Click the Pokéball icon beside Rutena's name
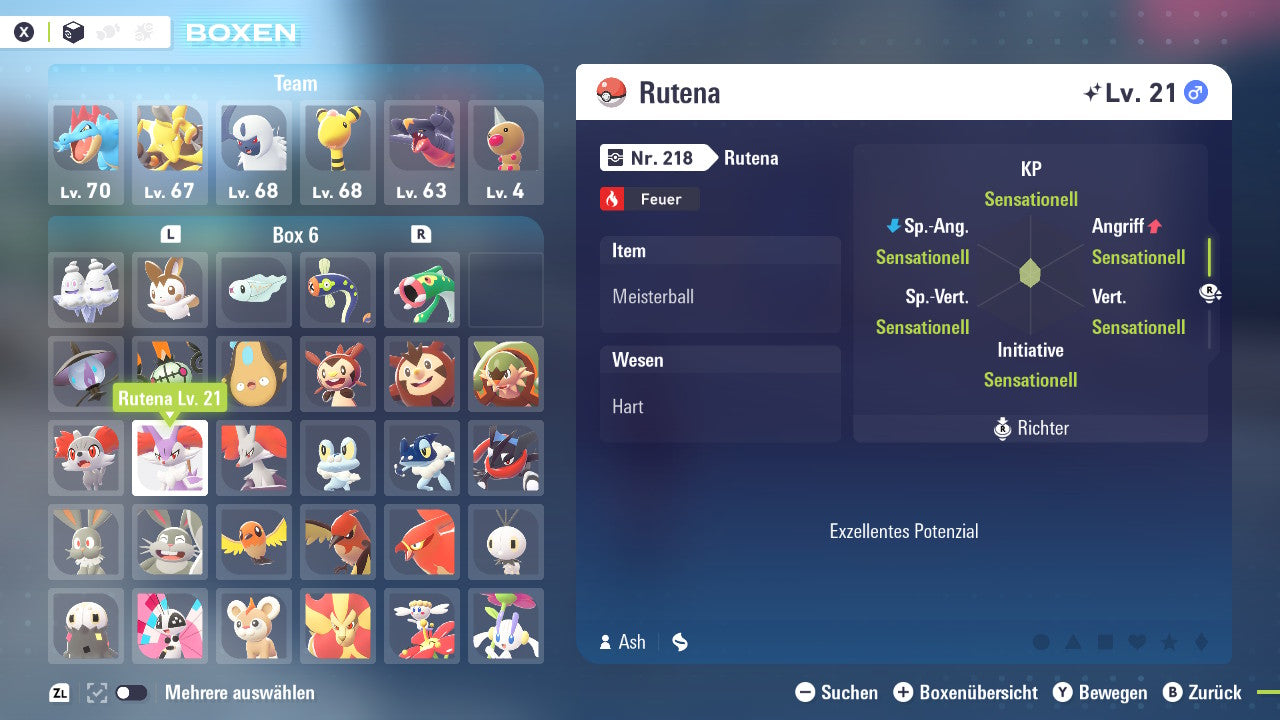This screenshot has width=1280, height=720. tap(610, 92)
